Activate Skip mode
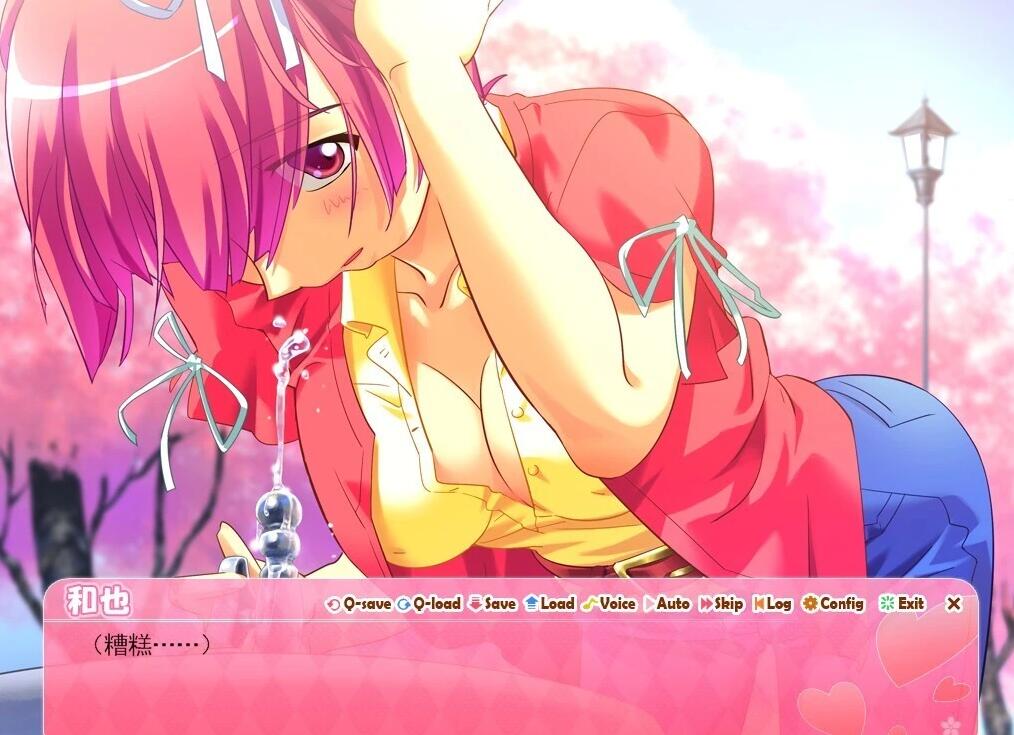The width and height of the screenshot is (1014, 735). click(721, 604)
